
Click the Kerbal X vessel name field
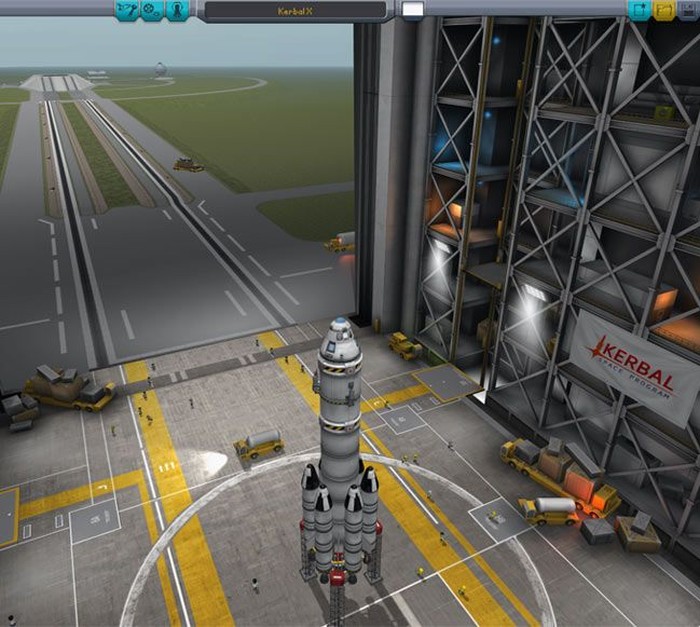click(292, 12)
